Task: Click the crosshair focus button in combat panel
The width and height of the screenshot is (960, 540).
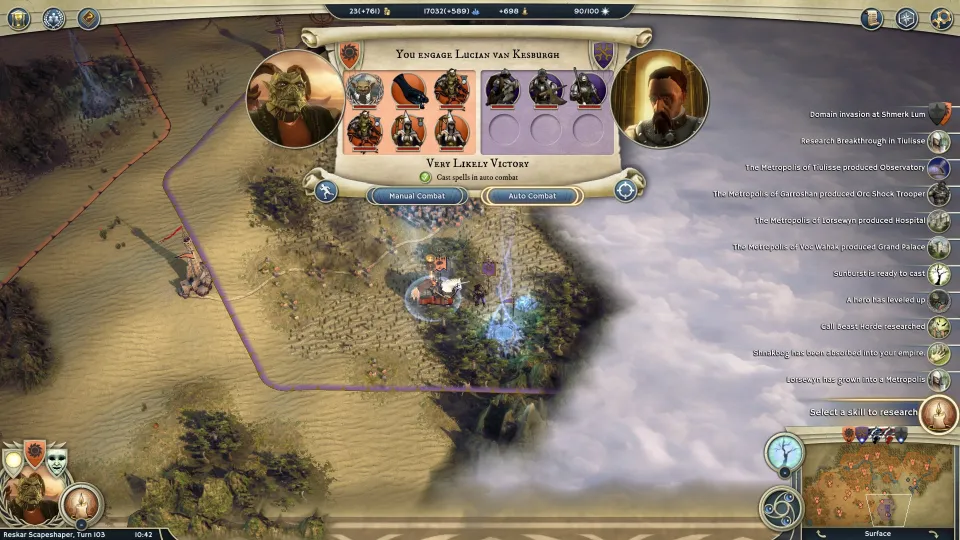Action: (x=626, y=190)
